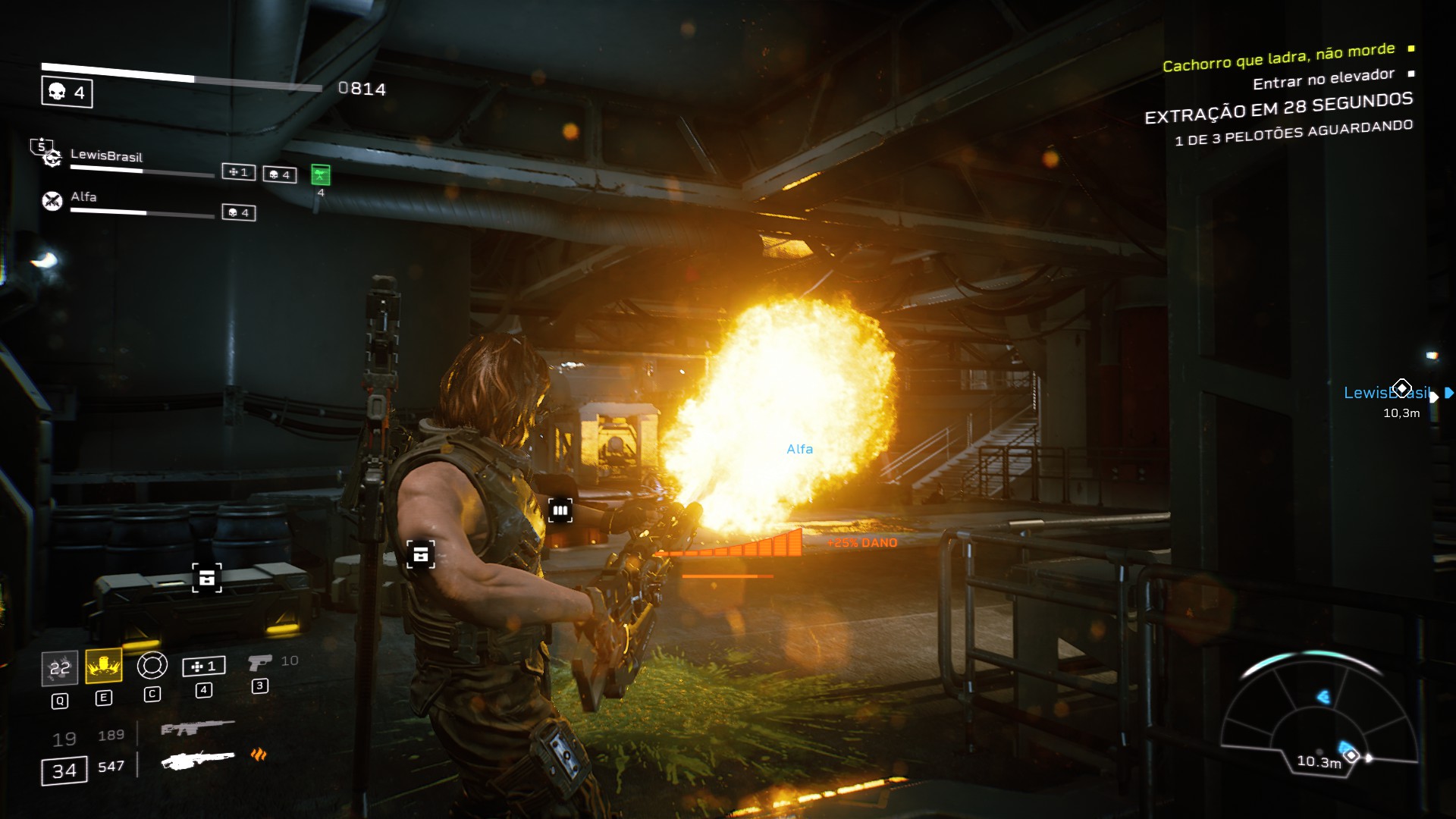Click the skull counter icon showing 4
1456x819 pixels.
pyautogui.click(x=67, y=93)
